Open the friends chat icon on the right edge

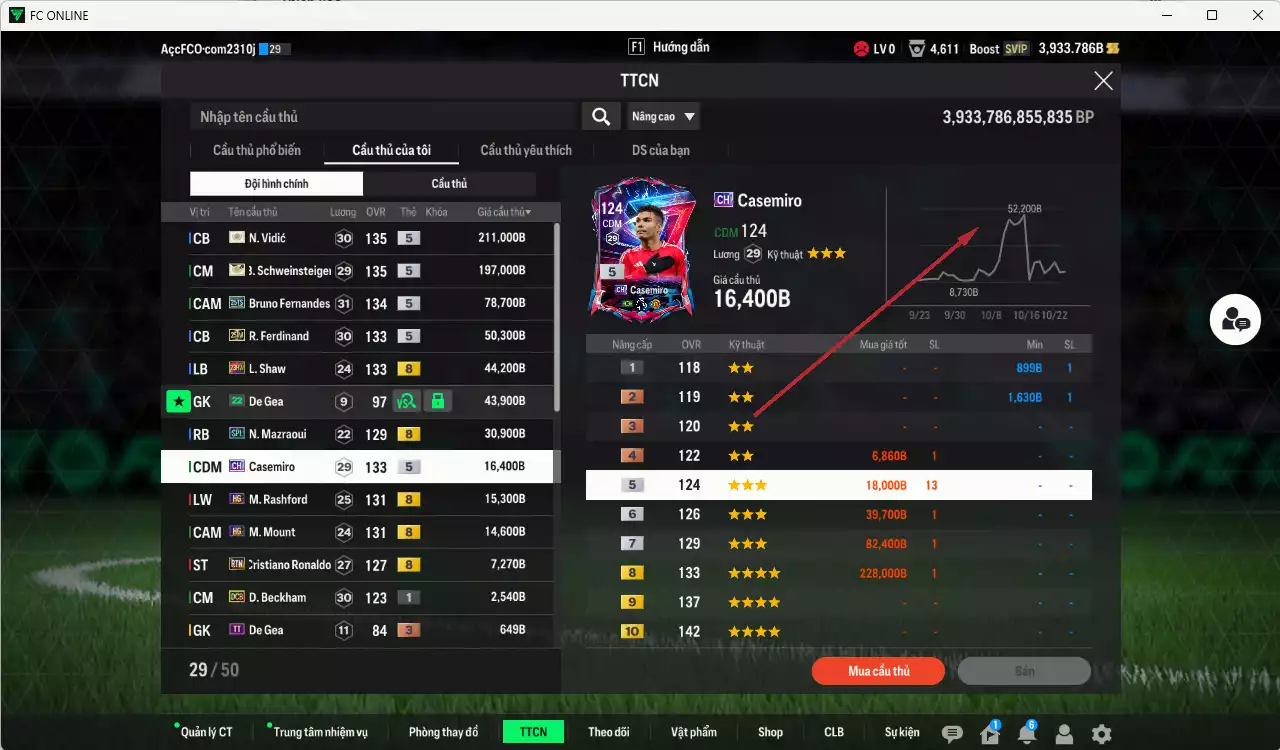(x=1235, y=319)
